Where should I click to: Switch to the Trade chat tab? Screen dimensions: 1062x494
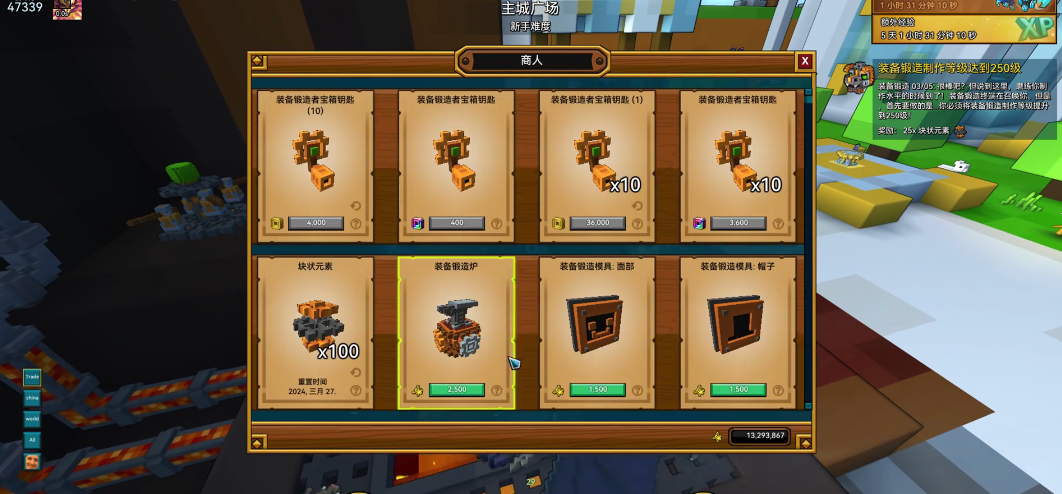(x=32, y=377)
